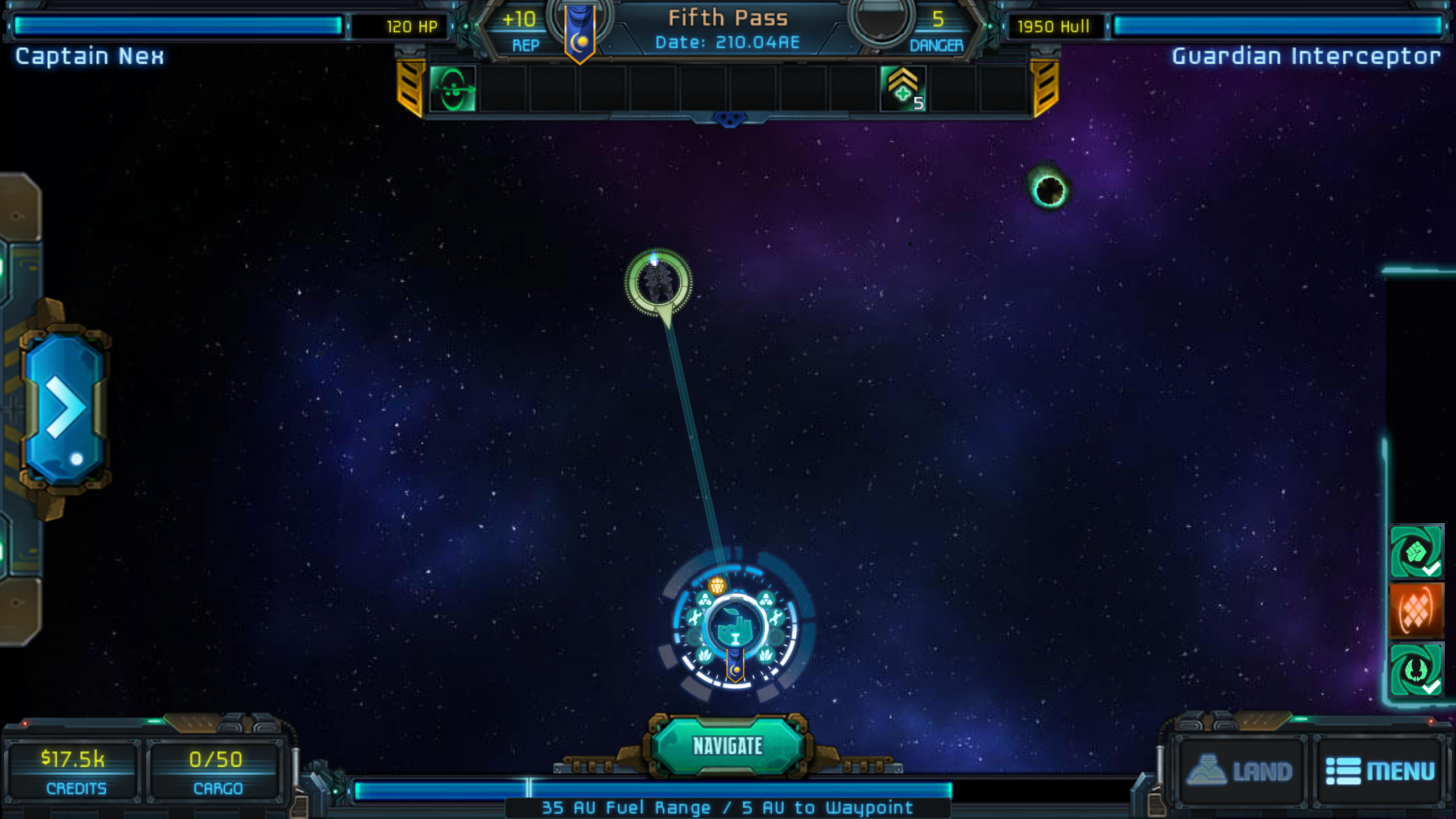This screenshot has width=1456, height=819.
Task: Click the black hole in the upper right
Action: pos(1049,189)
